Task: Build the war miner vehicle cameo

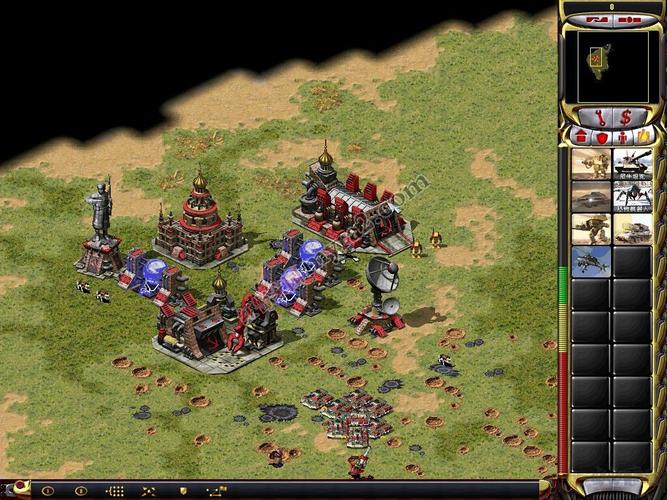Action: 632,229
